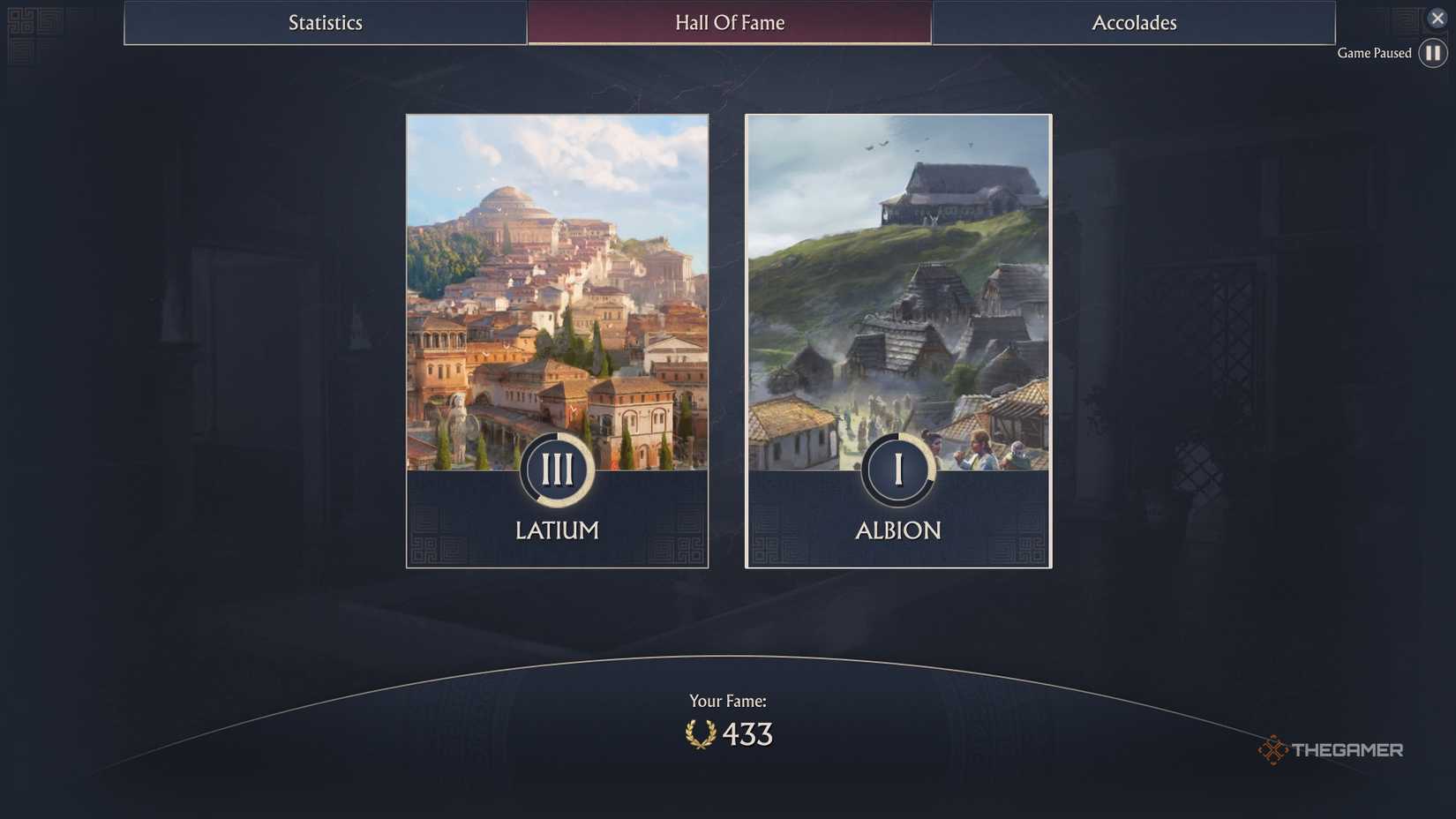Select the LATIUM region label
Viewport: 1456px width, 819px height.
coord(556,530)
